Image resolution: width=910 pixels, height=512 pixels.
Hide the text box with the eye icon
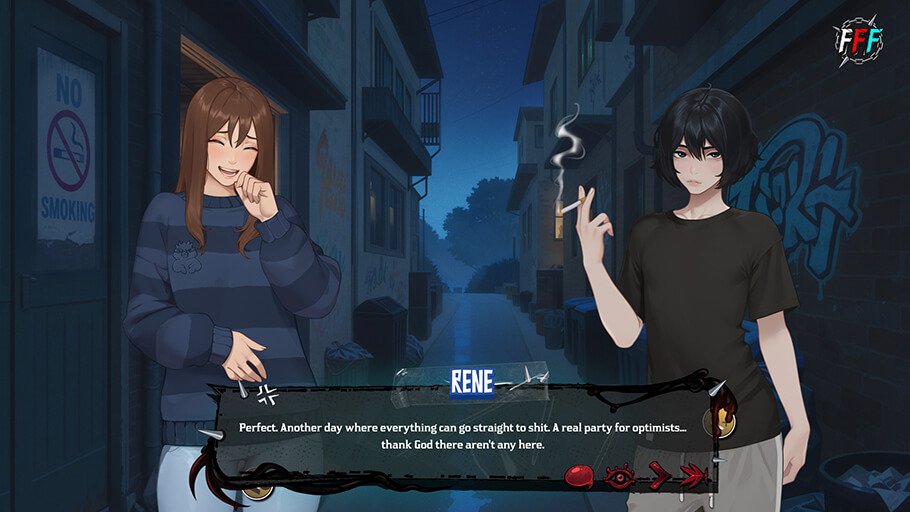click(618, 476)
